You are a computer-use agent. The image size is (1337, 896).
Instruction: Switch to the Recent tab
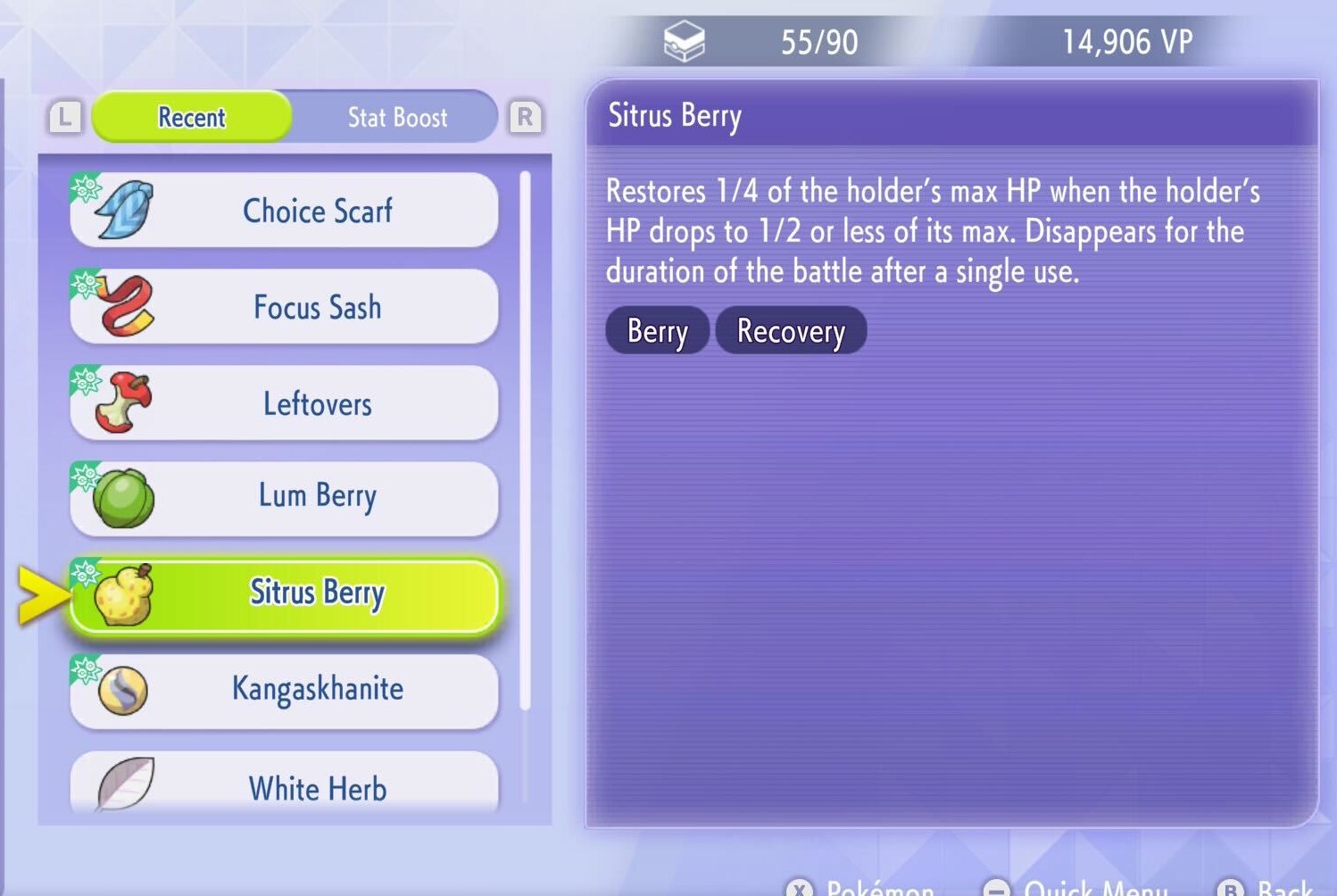[192, 117]
